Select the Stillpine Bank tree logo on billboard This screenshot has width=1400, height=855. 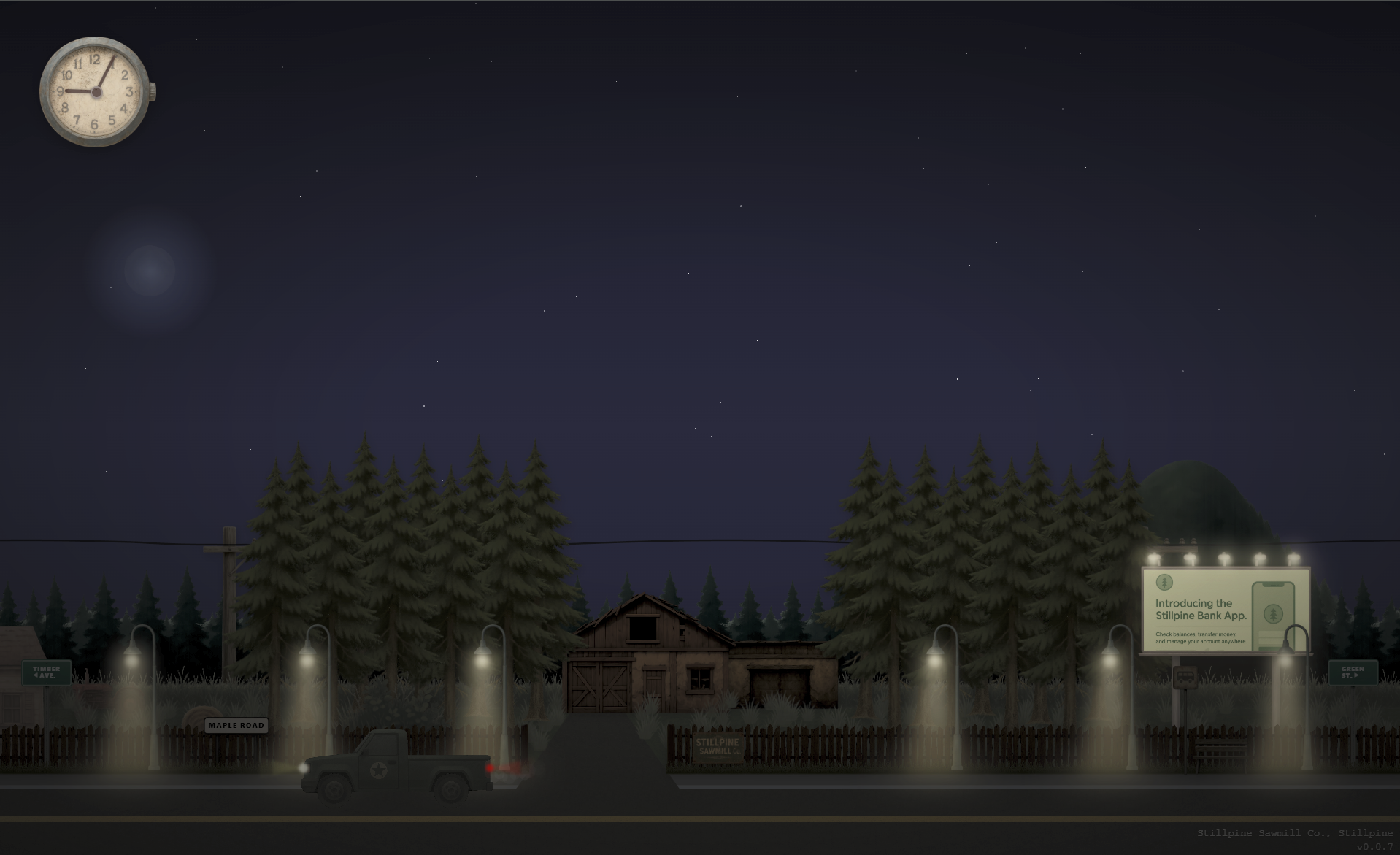tap(1165, 583)
